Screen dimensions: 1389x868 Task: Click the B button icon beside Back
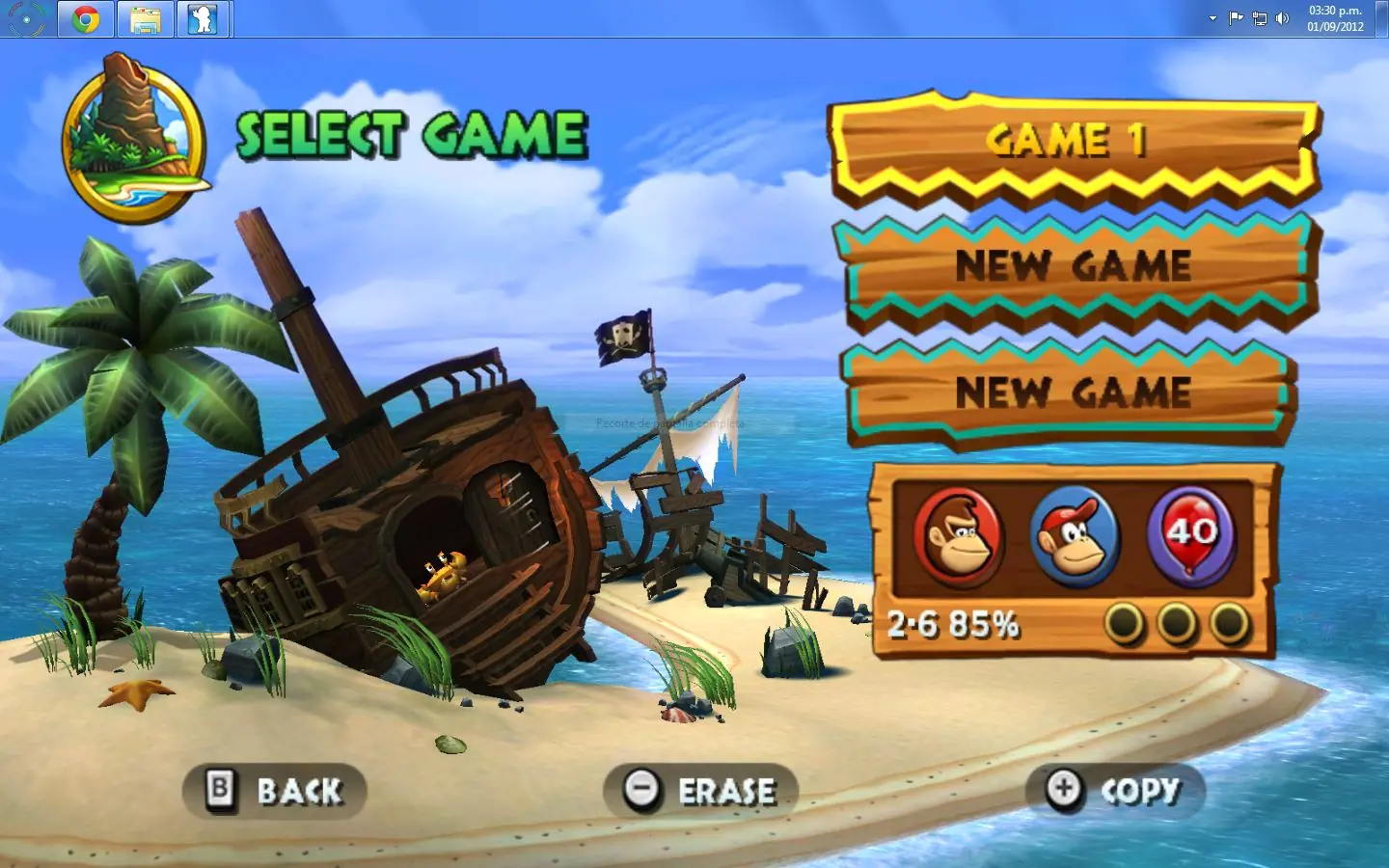220,789
